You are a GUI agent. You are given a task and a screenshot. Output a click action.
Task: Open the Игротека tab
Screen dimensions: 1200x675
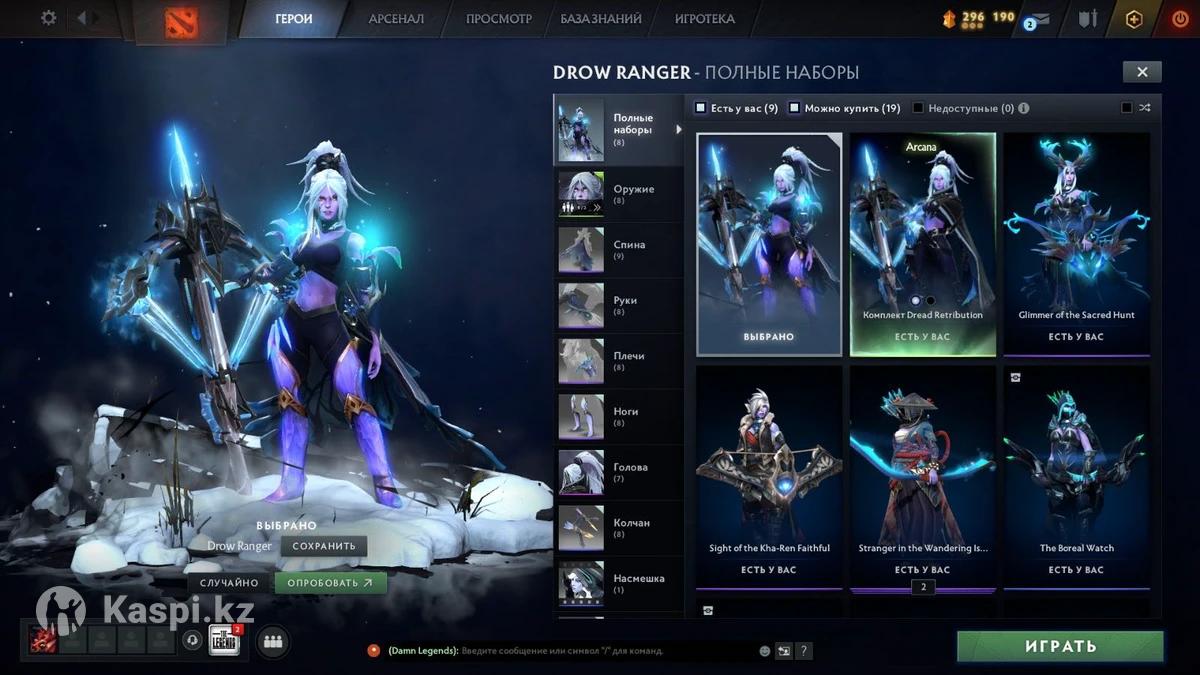704,19
